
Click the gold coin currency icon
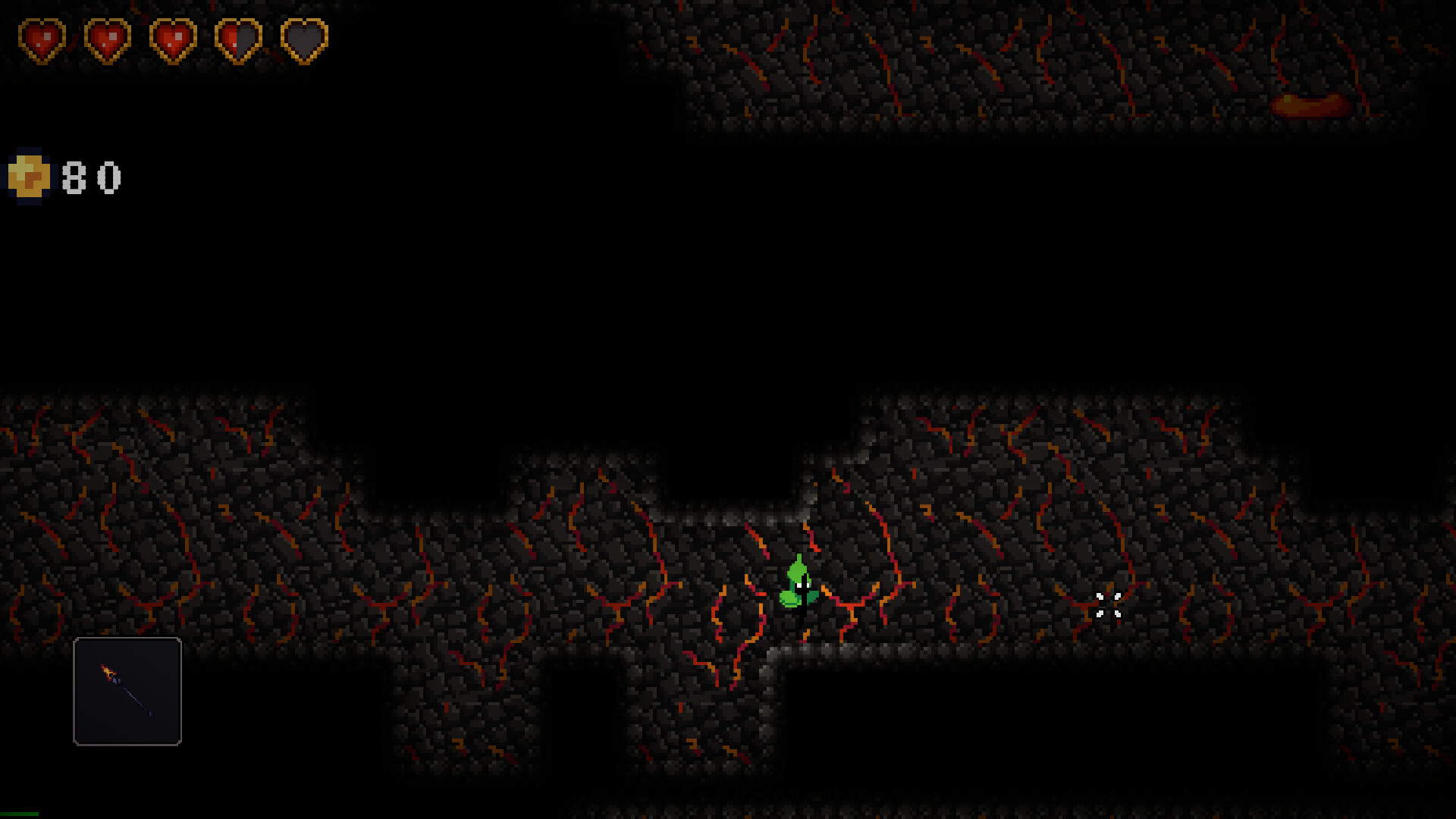click(x=29, y=176)
